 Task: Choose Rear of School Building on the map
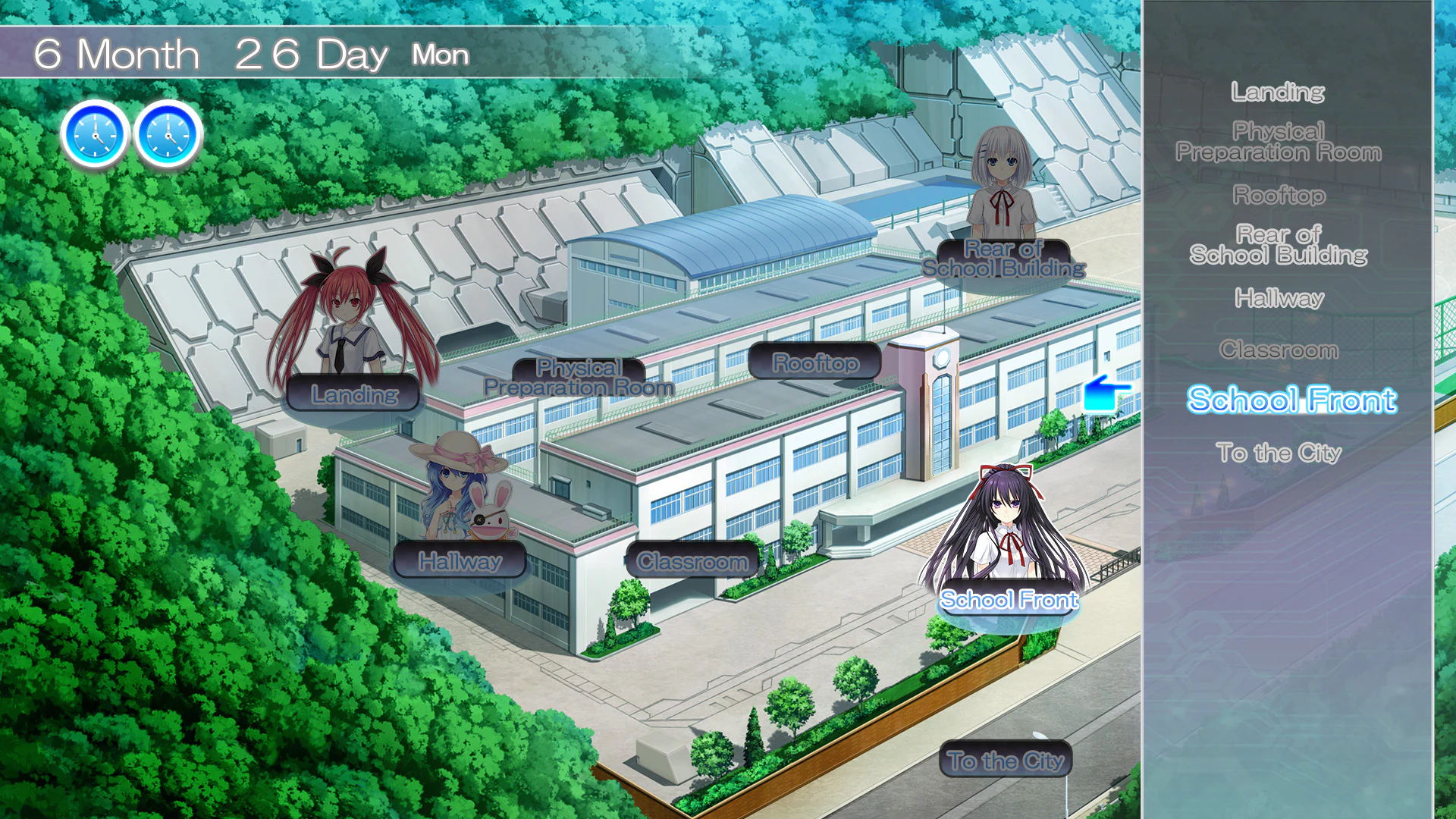[x=1003, y=259]
